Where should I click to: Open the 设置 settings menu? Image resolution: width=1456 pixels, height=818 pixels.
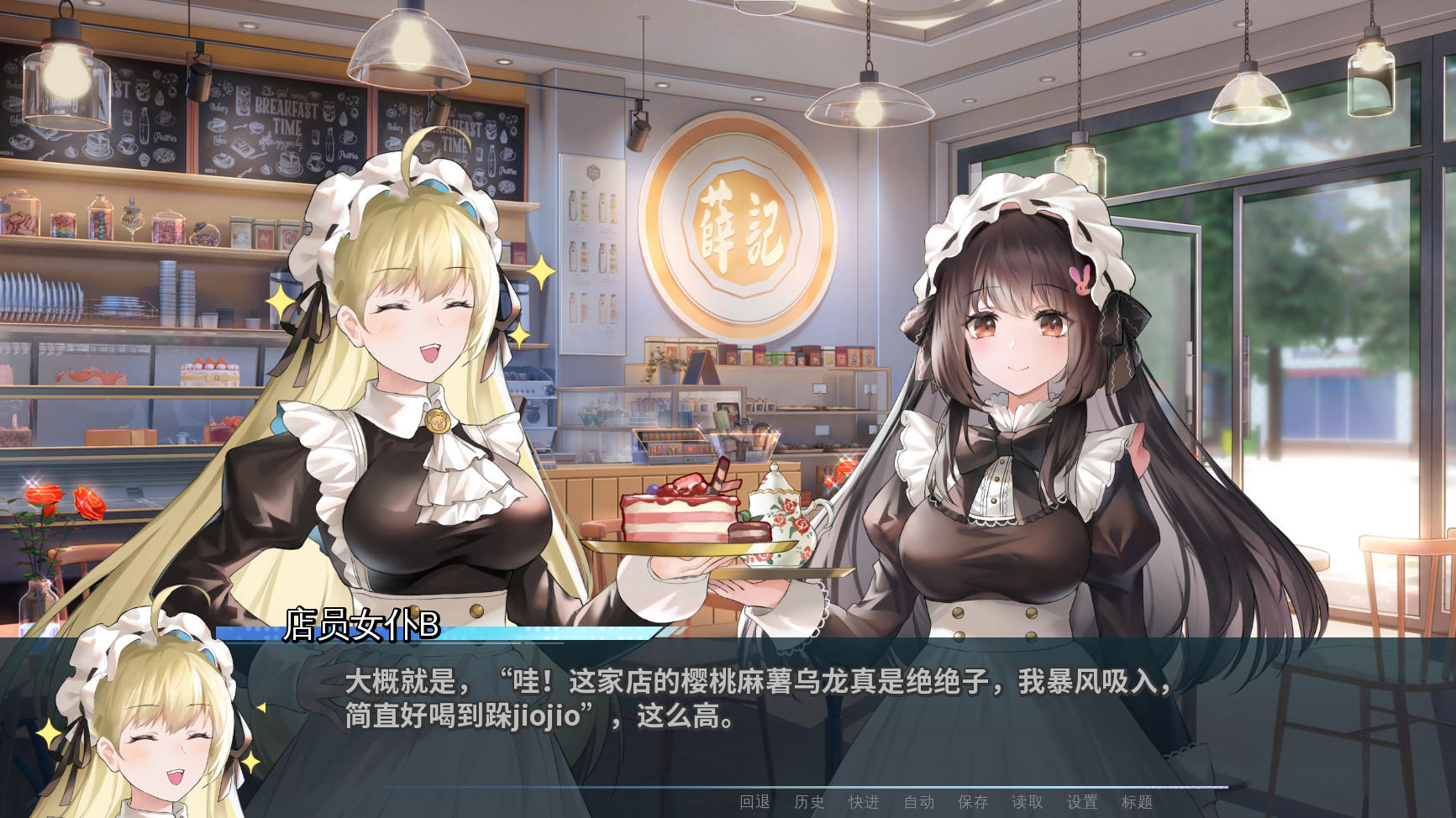[x=1083, y=803]
